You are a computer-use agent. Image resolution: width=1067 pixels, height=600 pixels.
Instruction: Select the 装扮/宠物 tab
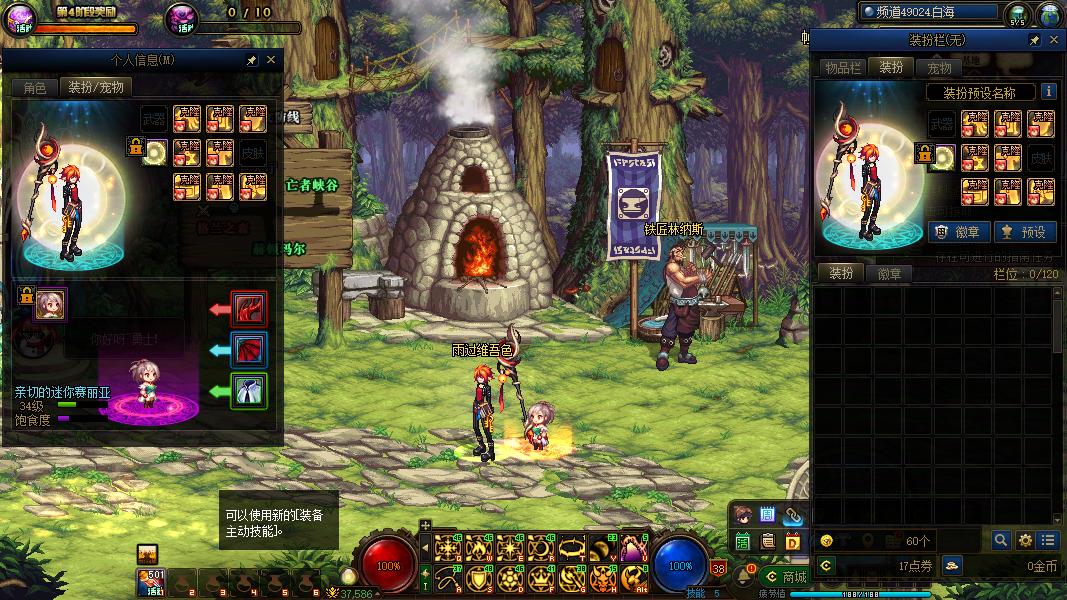pyautogui.click(x=96, y=88)
